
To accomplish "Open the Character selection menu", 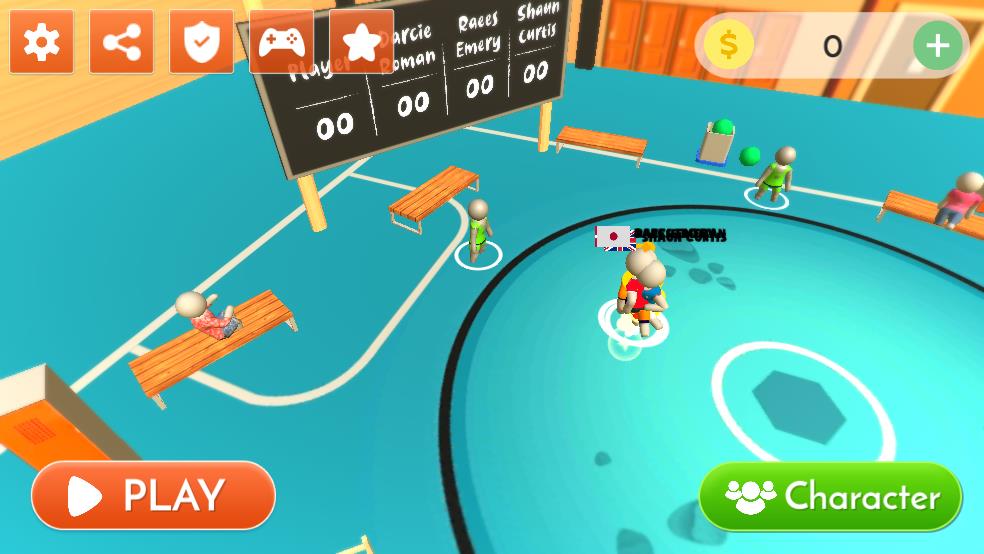I will coord(830,496).
